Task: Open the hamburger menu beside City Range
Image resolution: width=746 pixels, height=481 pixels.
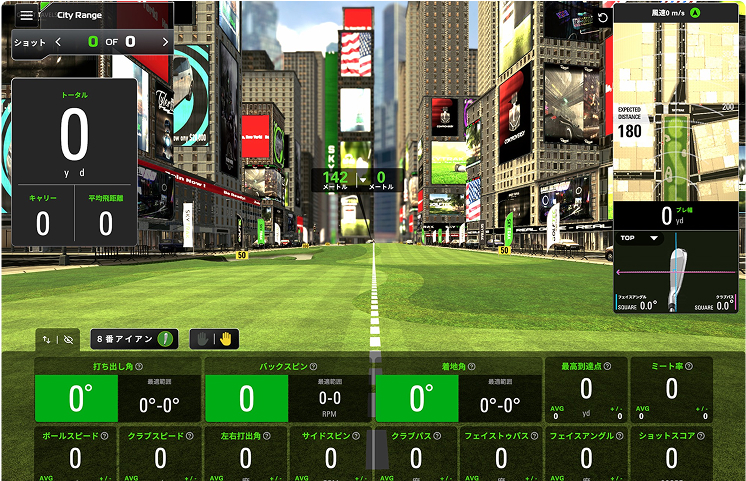Action: tap(26, 15)
